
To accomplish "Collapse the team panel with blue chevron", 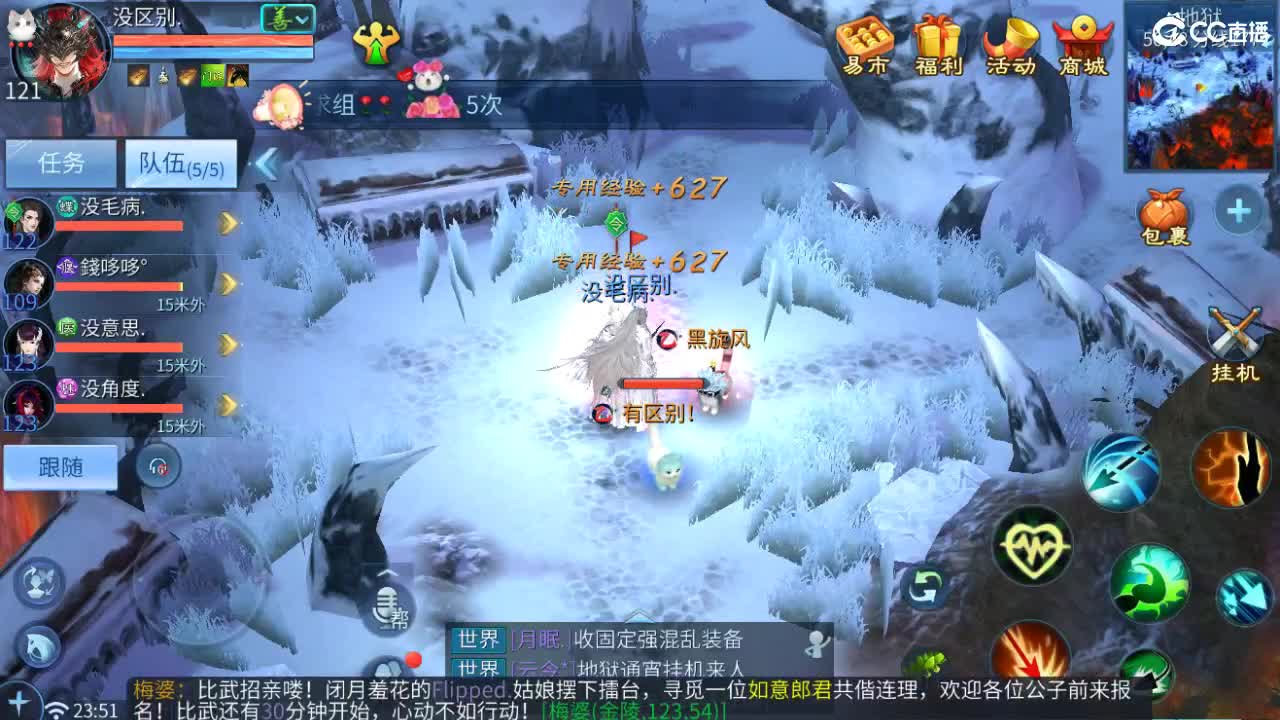I will point(266,160).
